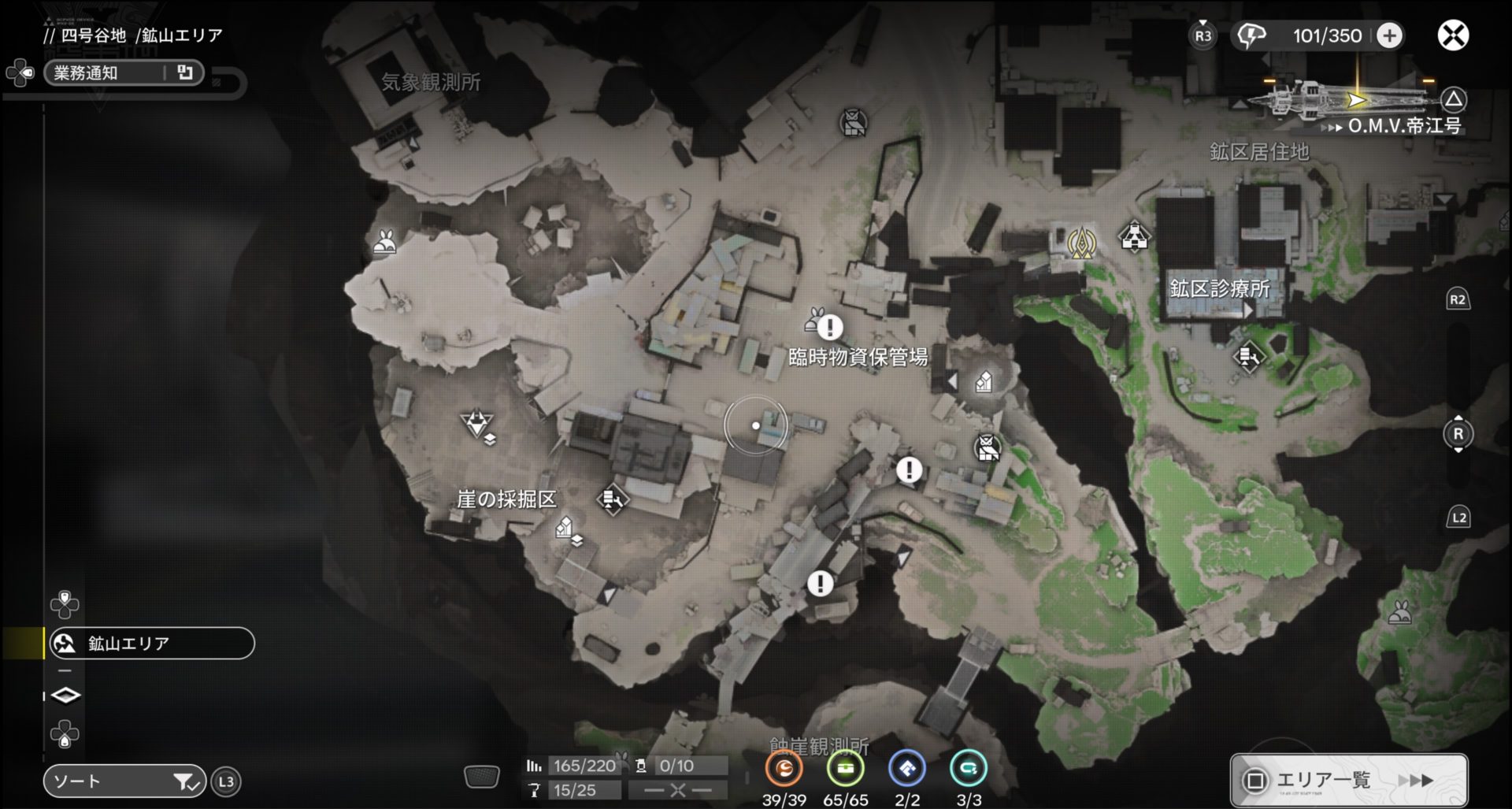This screenshot has height=809, width=1512.
Task: Select the 鉱山エリア area entry
Action: coord(151,644)
